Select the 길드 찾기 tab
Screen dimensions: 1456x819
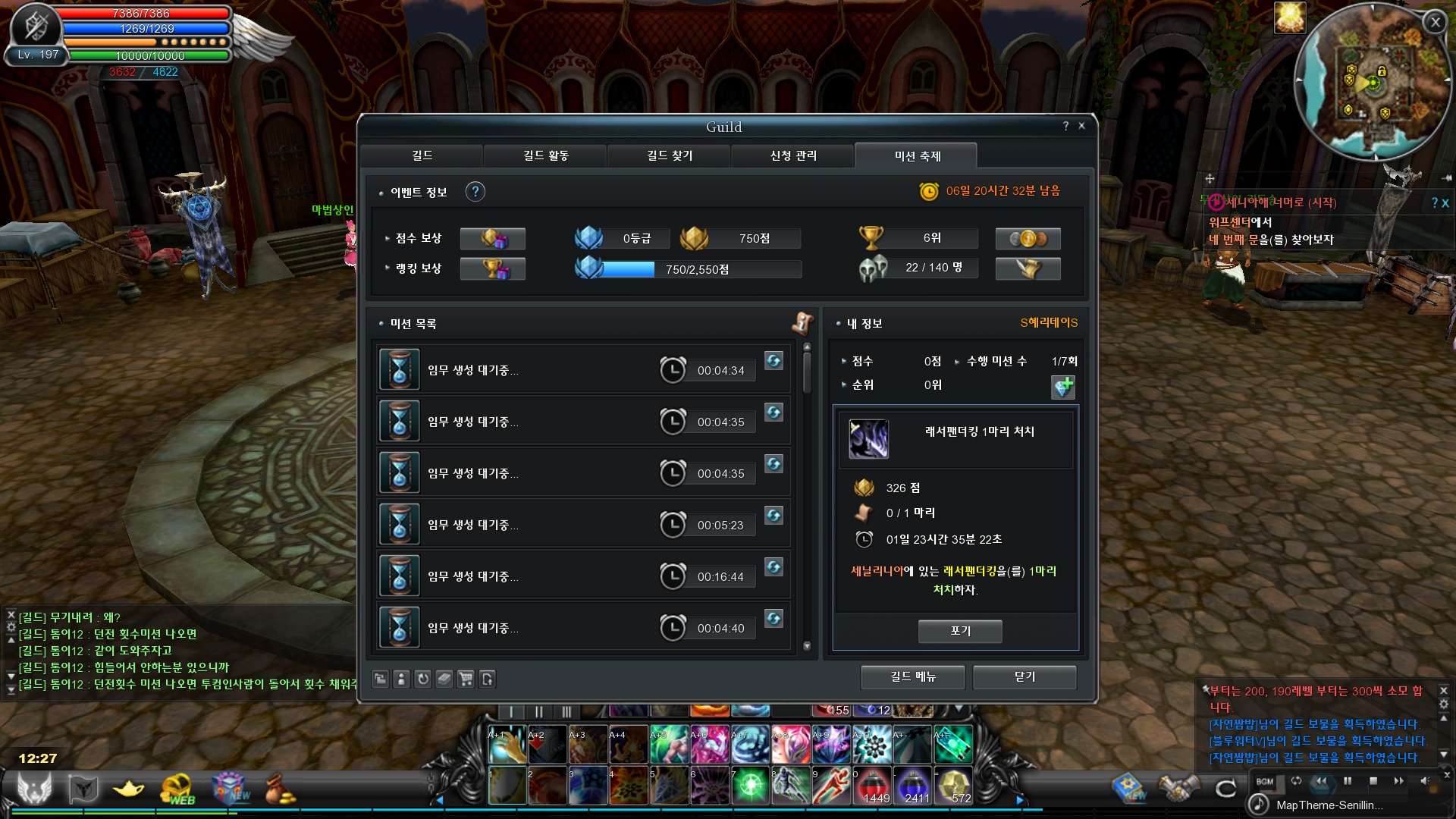coord(670,155)
